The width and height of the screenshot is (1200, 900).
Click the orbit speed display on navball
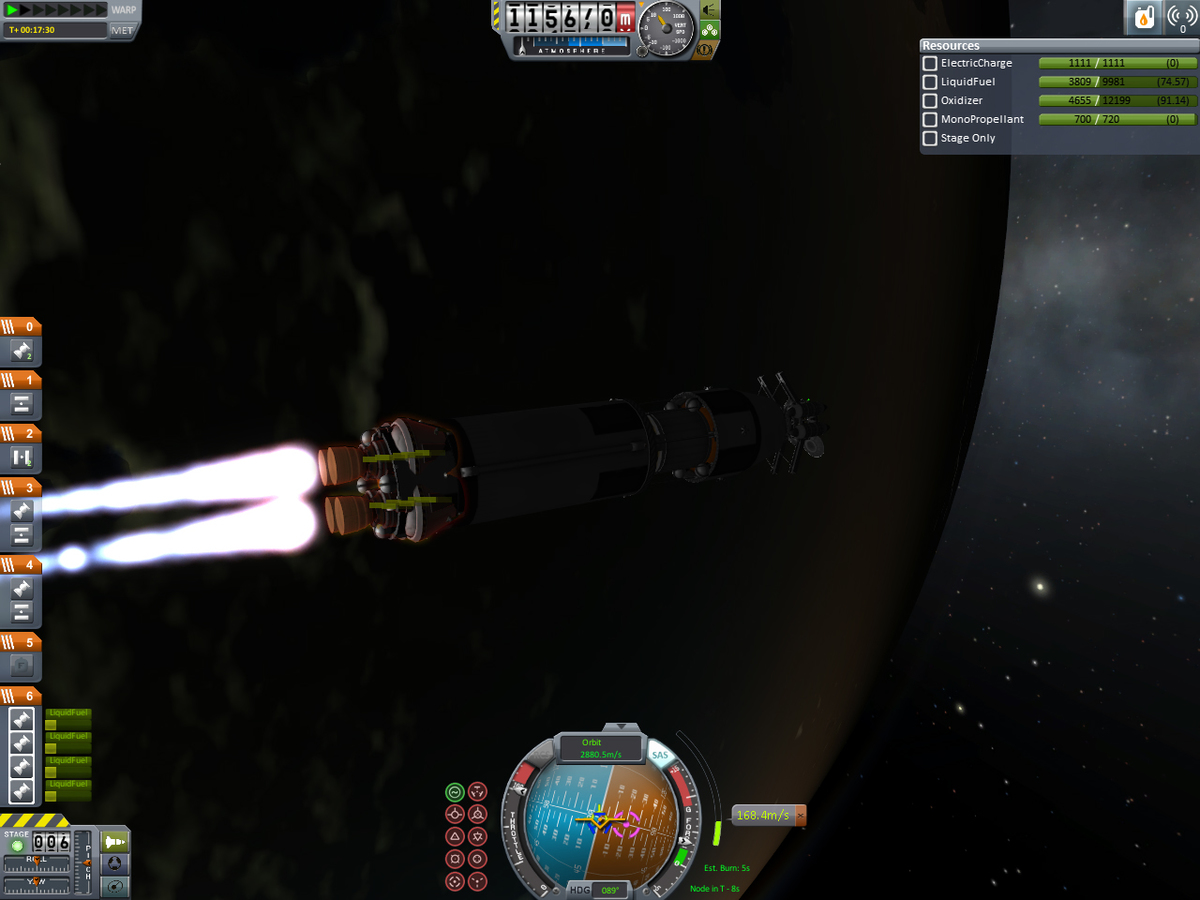pyautogui.click(x=600, y=749)
